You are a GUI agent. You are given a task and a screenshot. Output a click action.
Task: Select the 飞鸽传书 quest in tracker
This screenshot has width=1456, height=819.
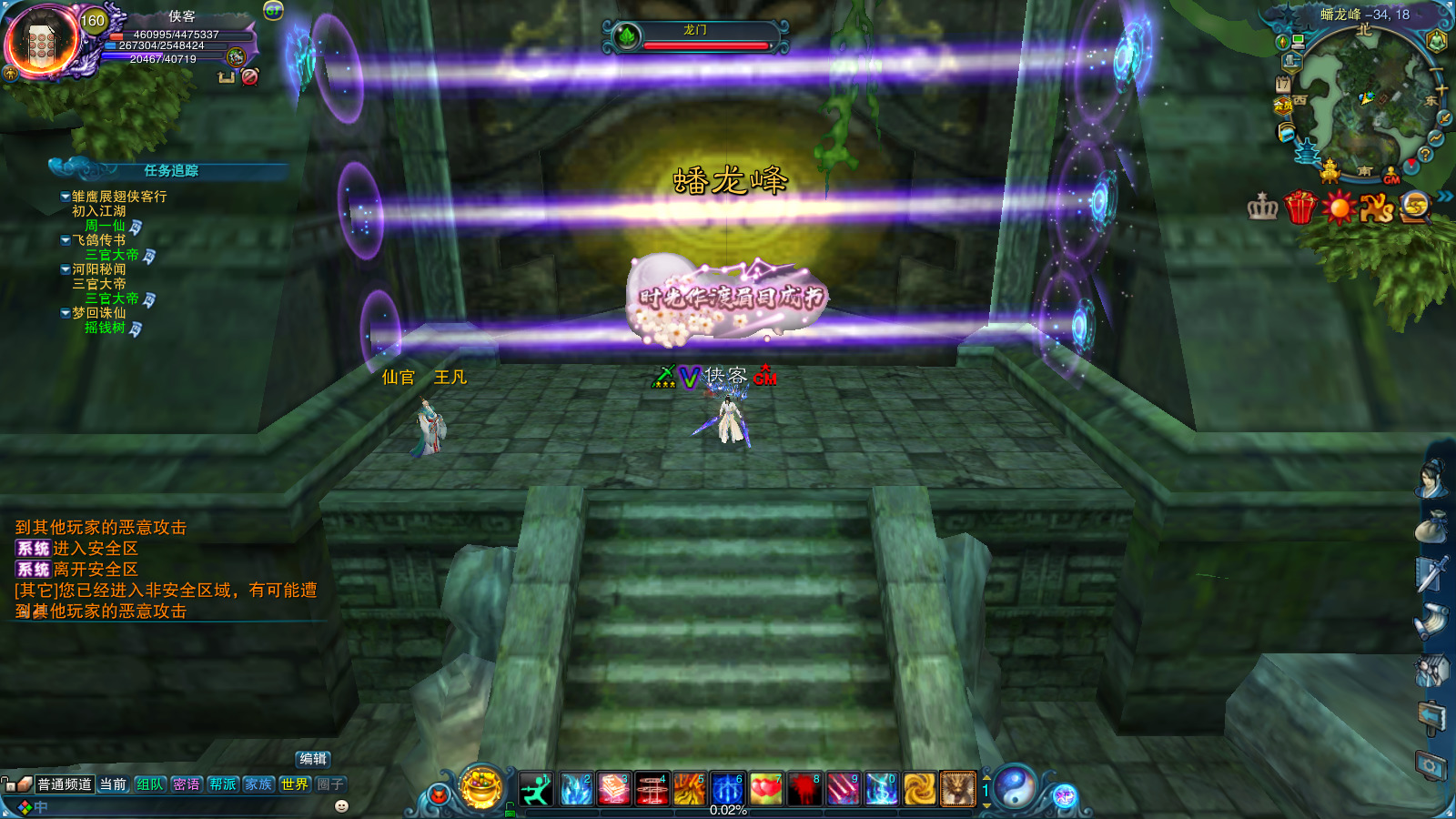coord(99,240)
